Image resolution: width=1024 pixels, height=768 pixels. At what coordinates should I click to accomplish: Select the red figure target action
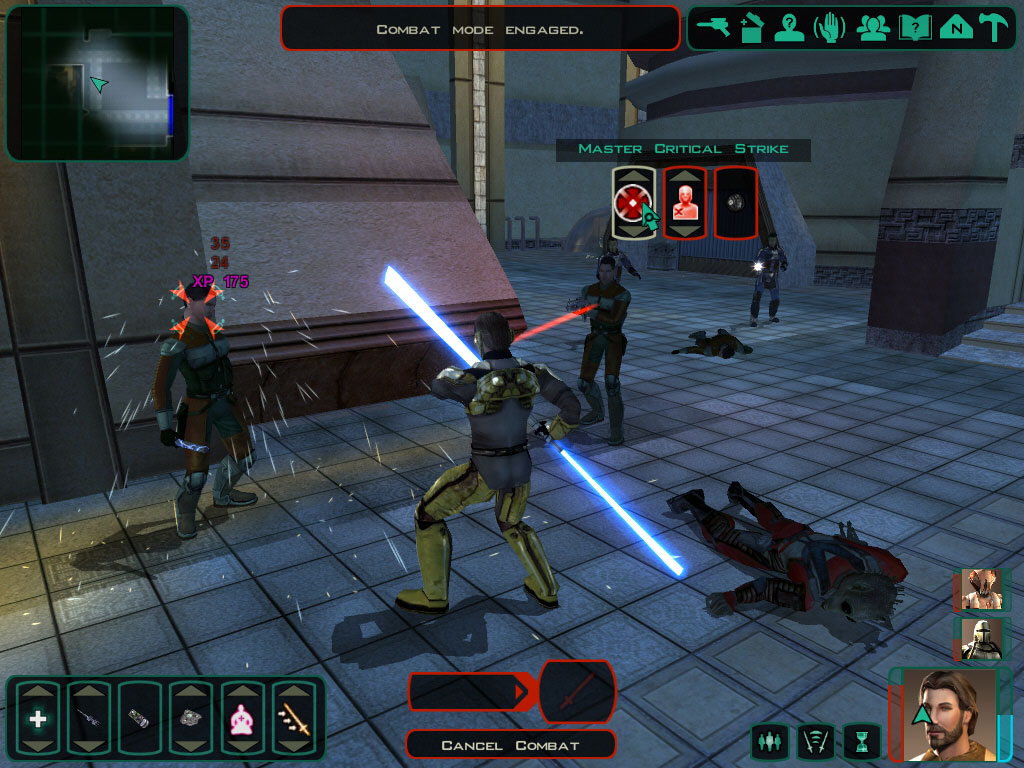point(684,203)
